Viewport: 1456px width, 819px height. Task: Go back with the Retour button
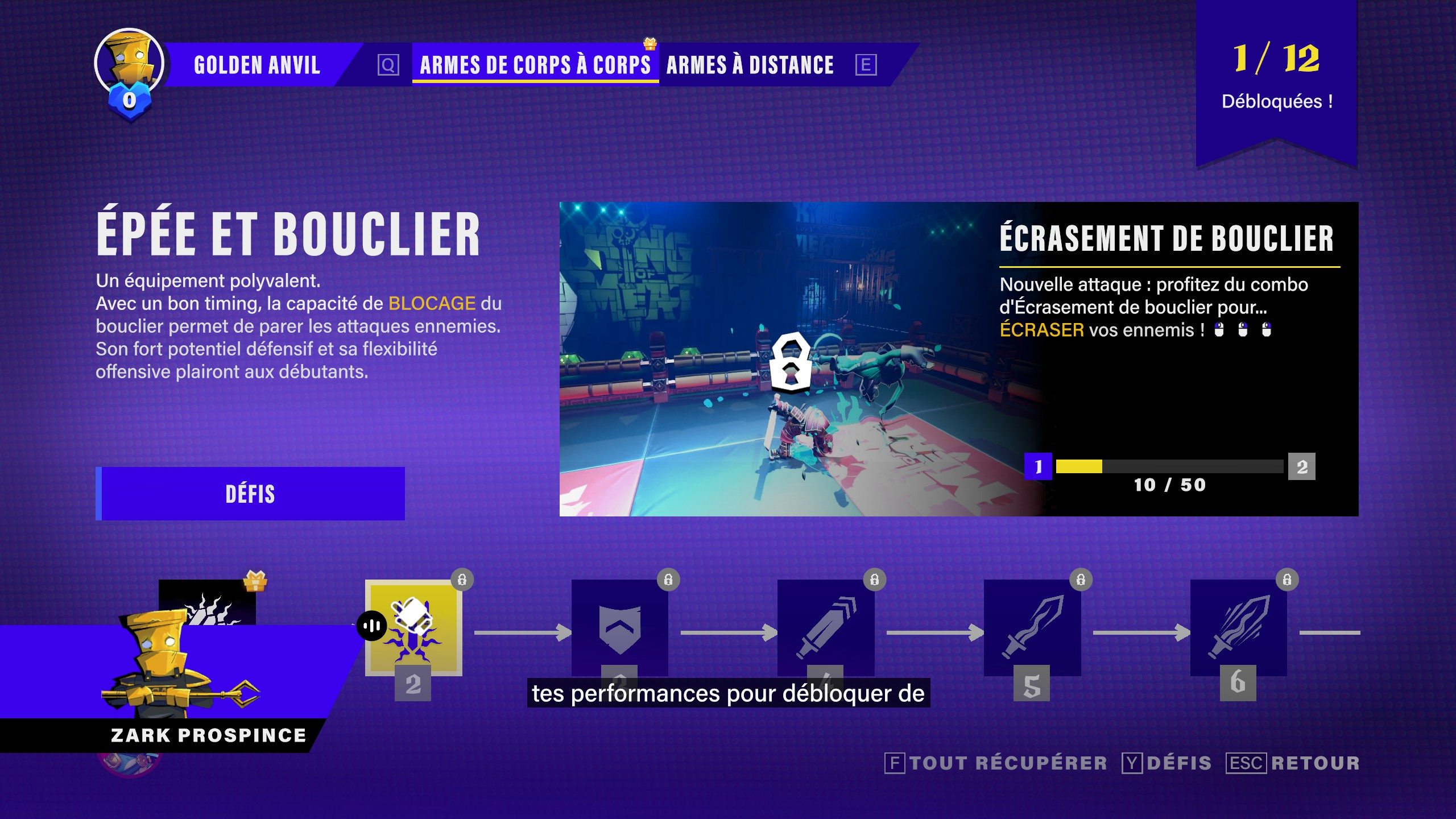1293,763
